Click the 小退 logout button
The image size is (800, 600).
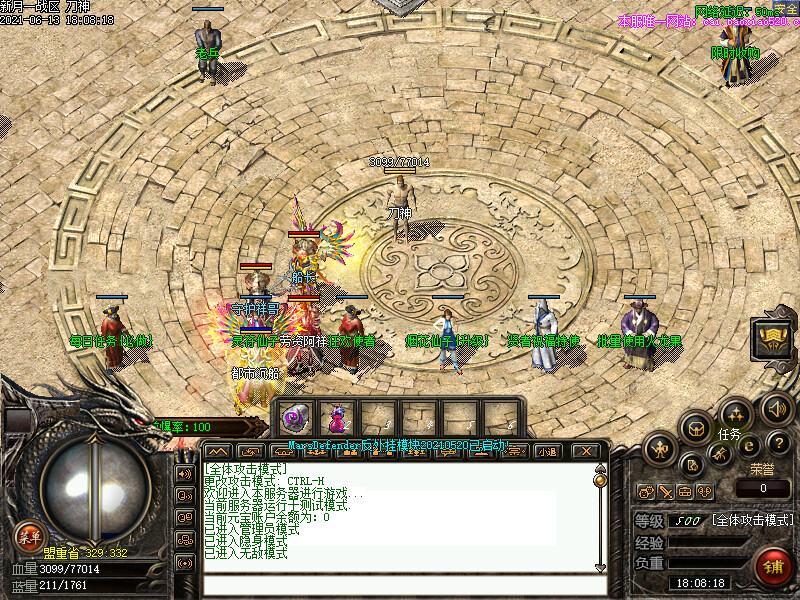[547, 451]
